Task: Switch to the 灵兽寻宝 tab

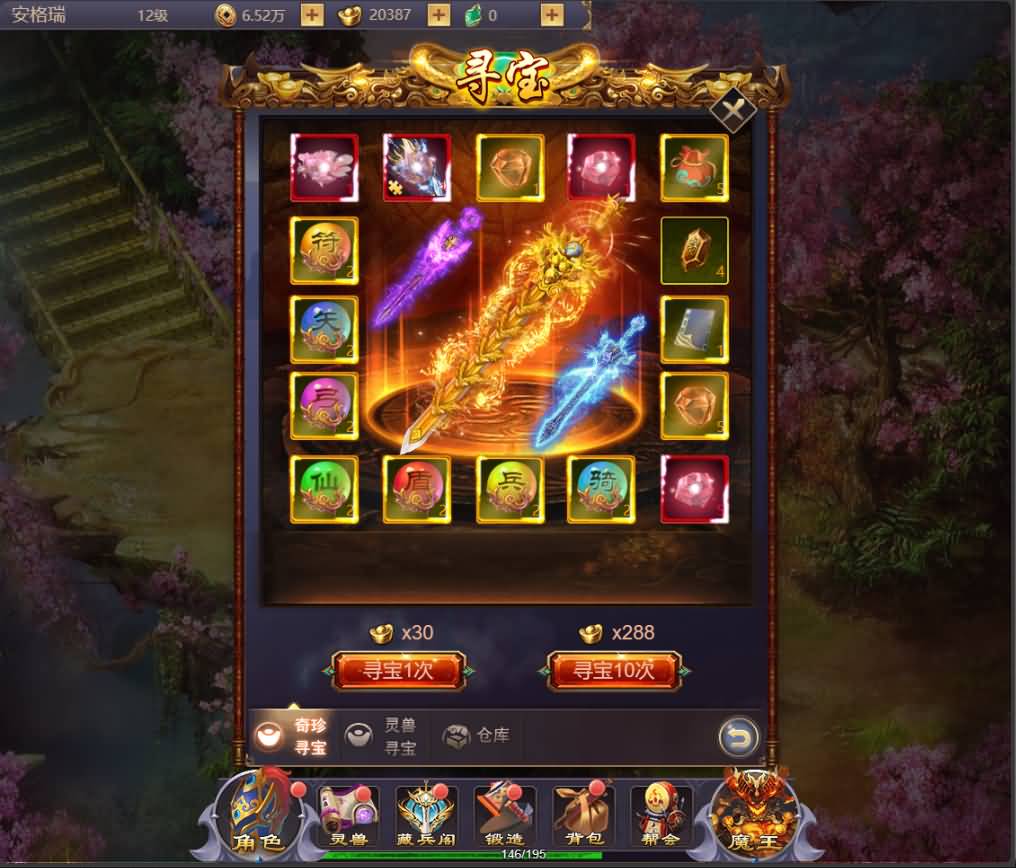Action: coord(383,737)
